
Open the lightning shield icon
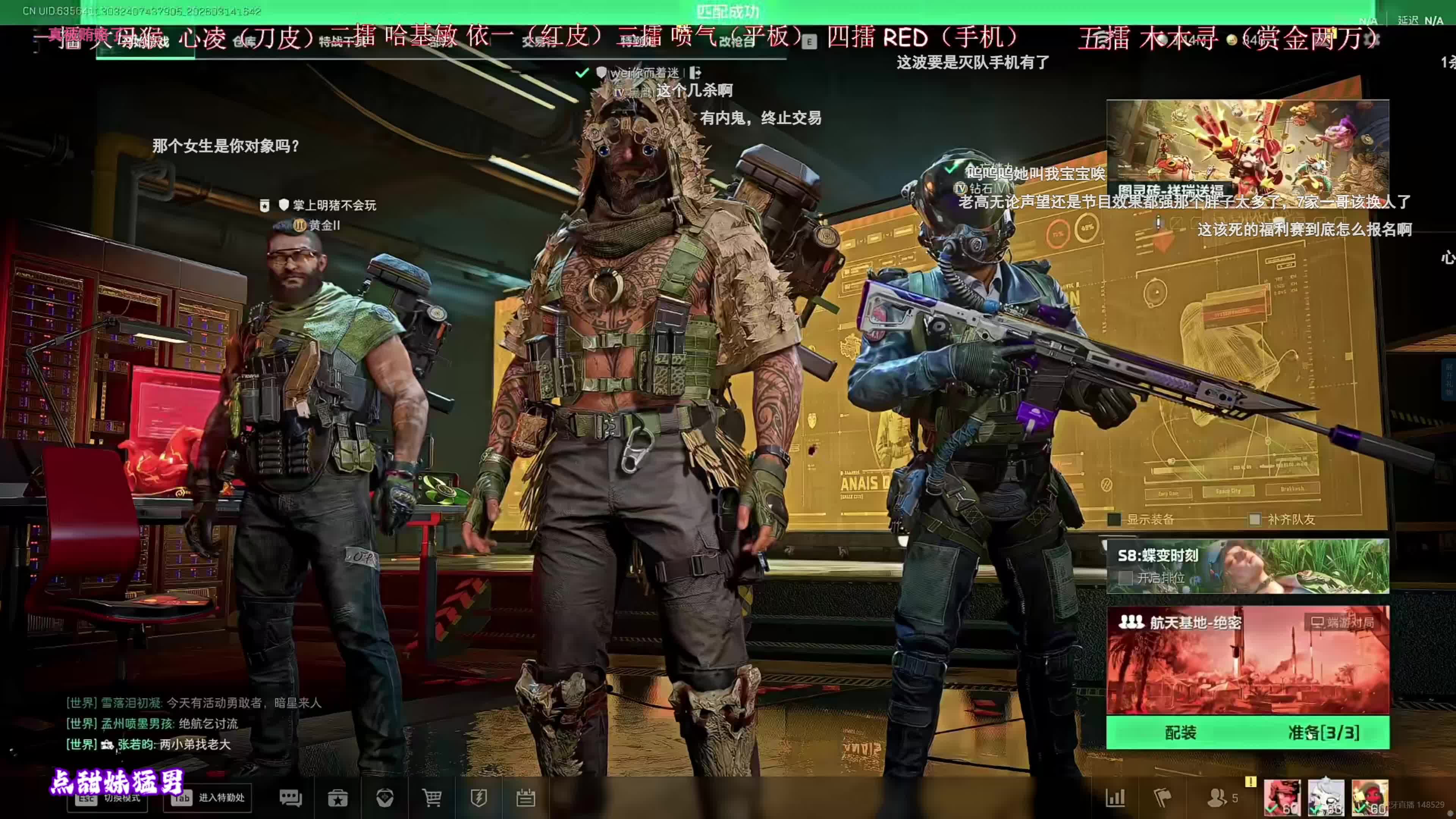click(x=479, y=798)
